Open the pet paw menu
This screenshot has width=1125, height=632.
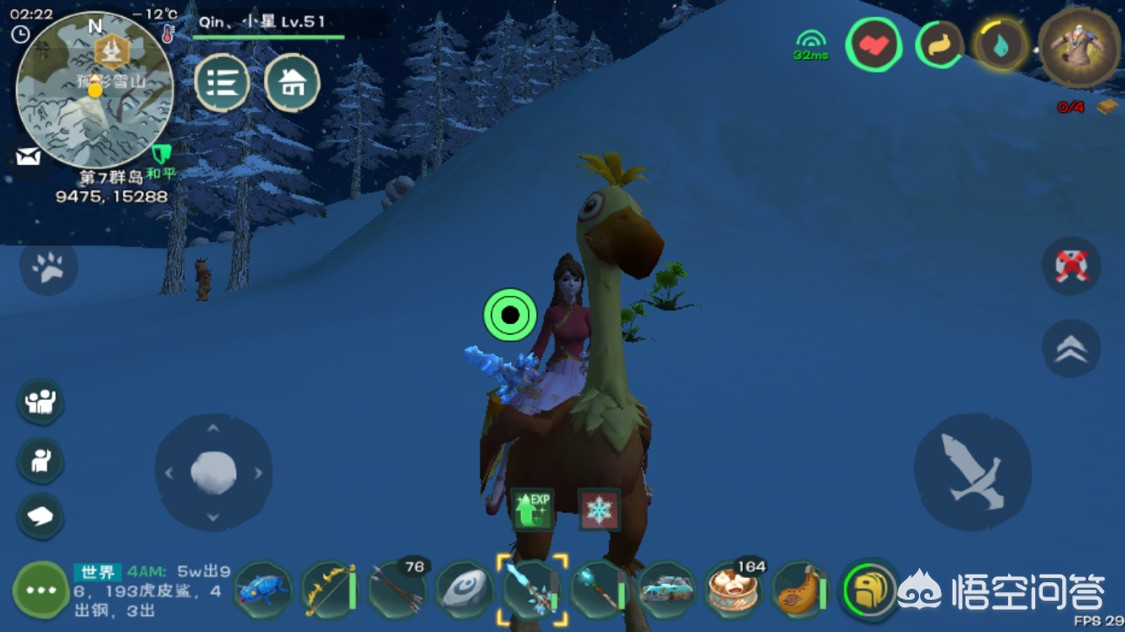(x=48, y=268)
